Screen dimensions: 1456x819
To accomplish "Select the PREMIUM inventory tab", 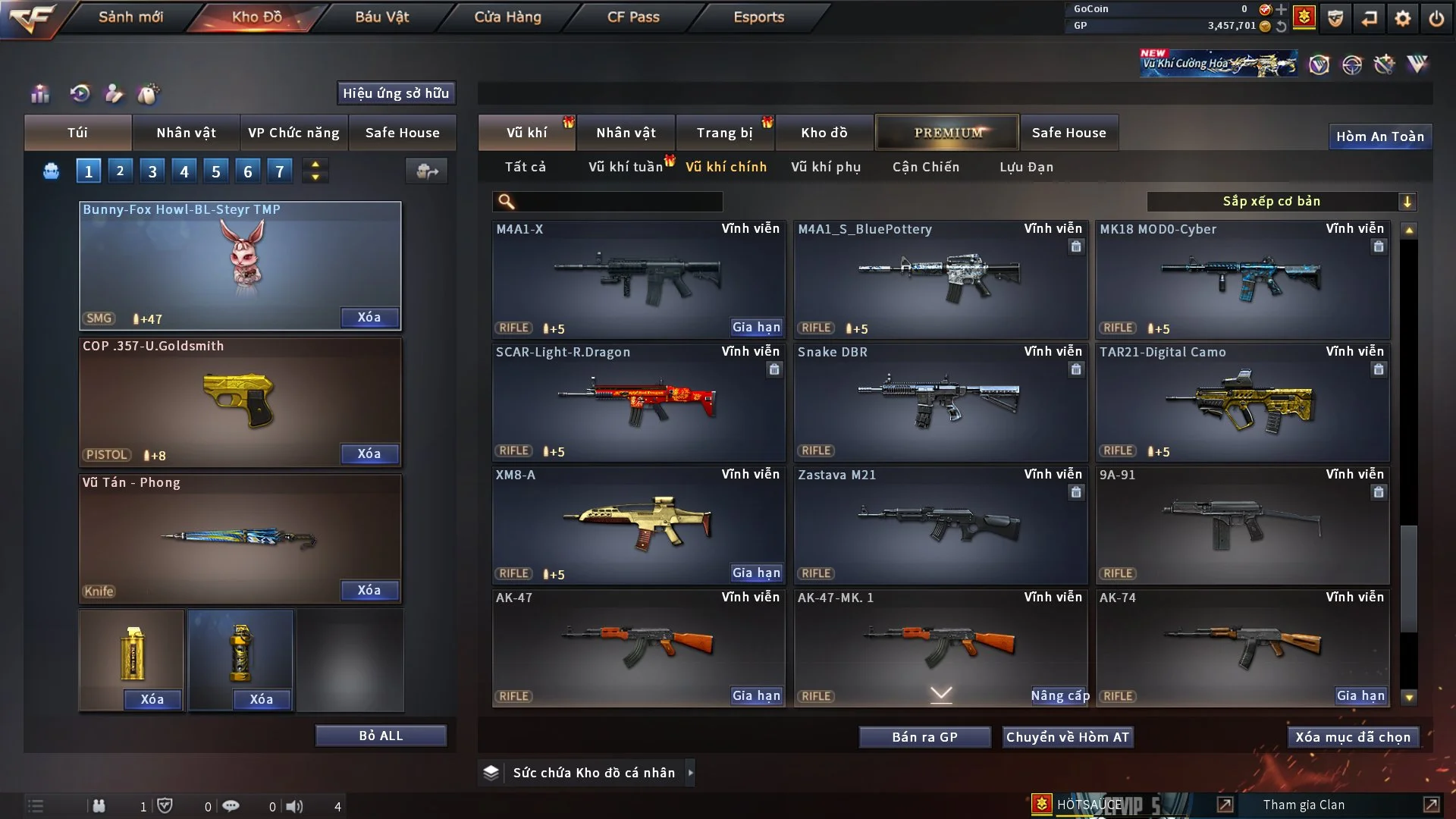I will click(x=947, y=133).
